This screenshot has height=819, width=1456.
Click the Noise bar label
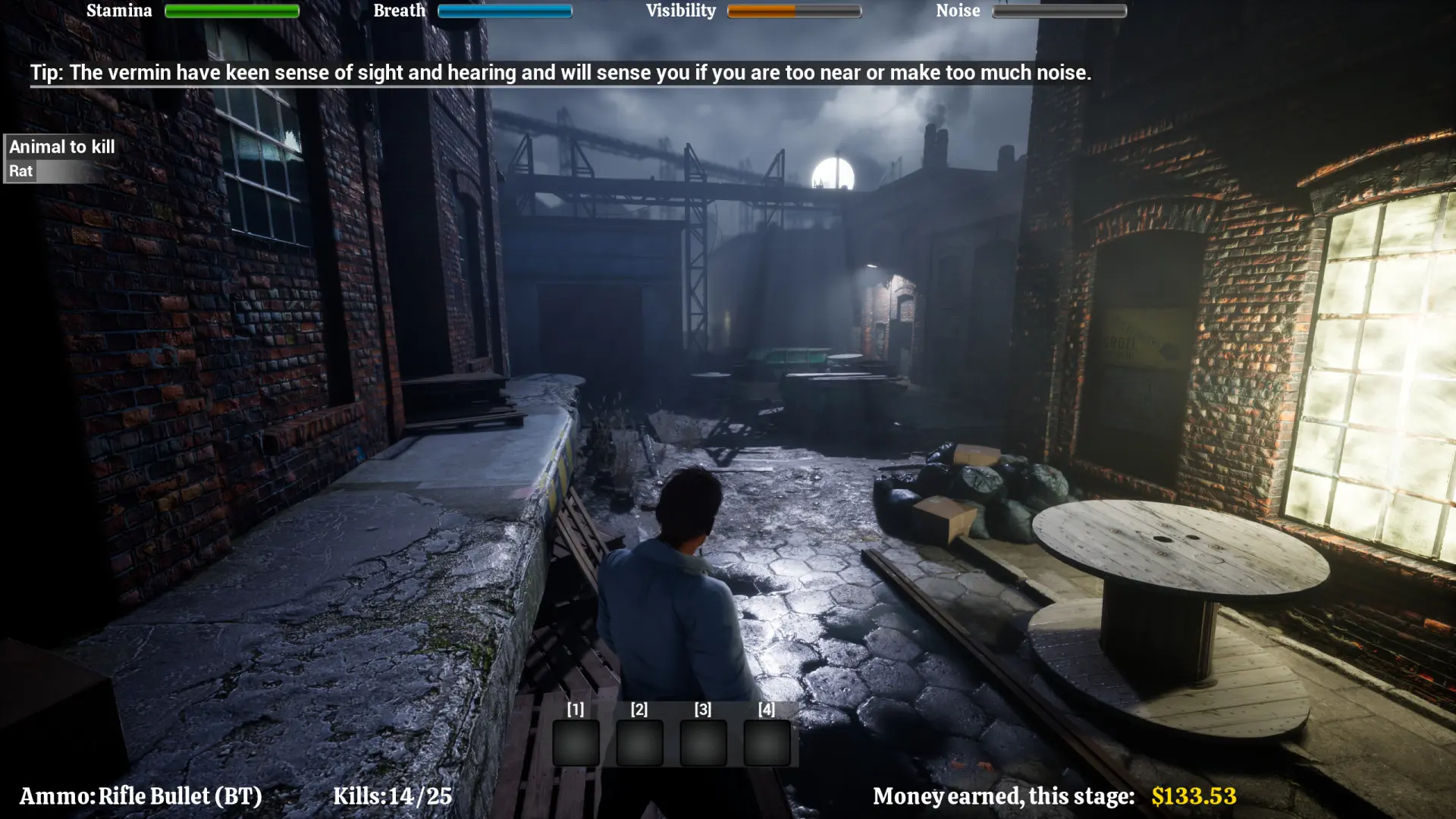pos(958,11)
